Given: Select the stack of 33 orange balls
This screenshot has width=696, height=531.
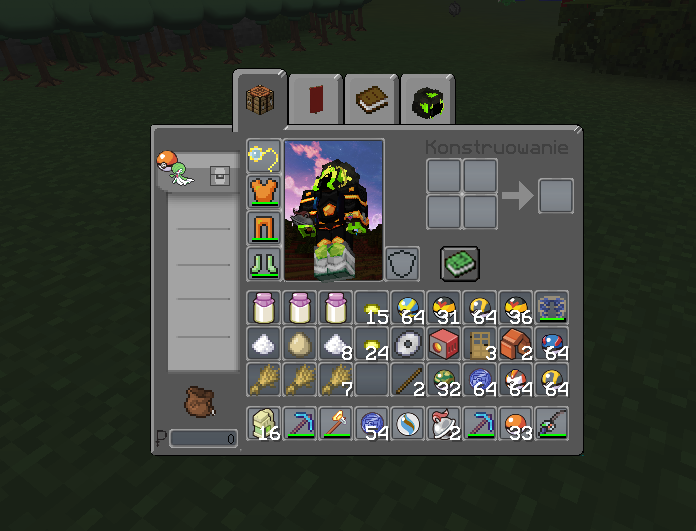Looking at the screenshot, I should tap(516, 424).
